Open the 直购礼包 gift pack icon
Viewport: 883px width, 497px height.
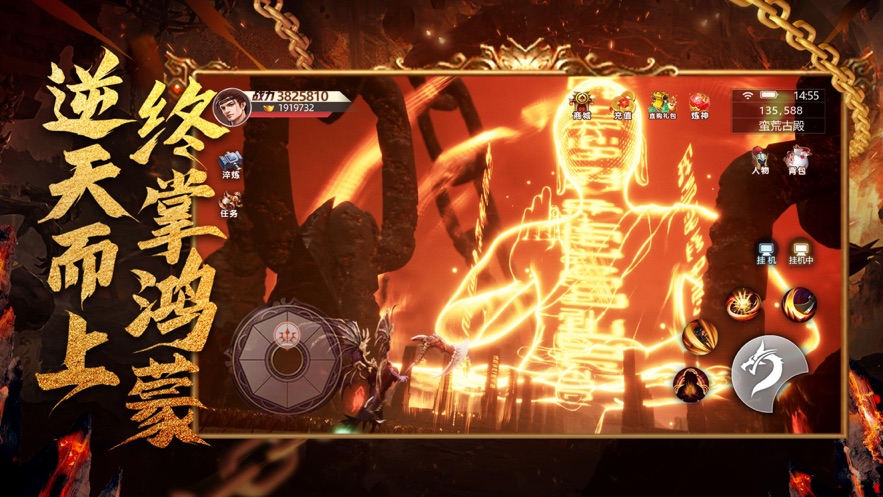coord(661,104)
